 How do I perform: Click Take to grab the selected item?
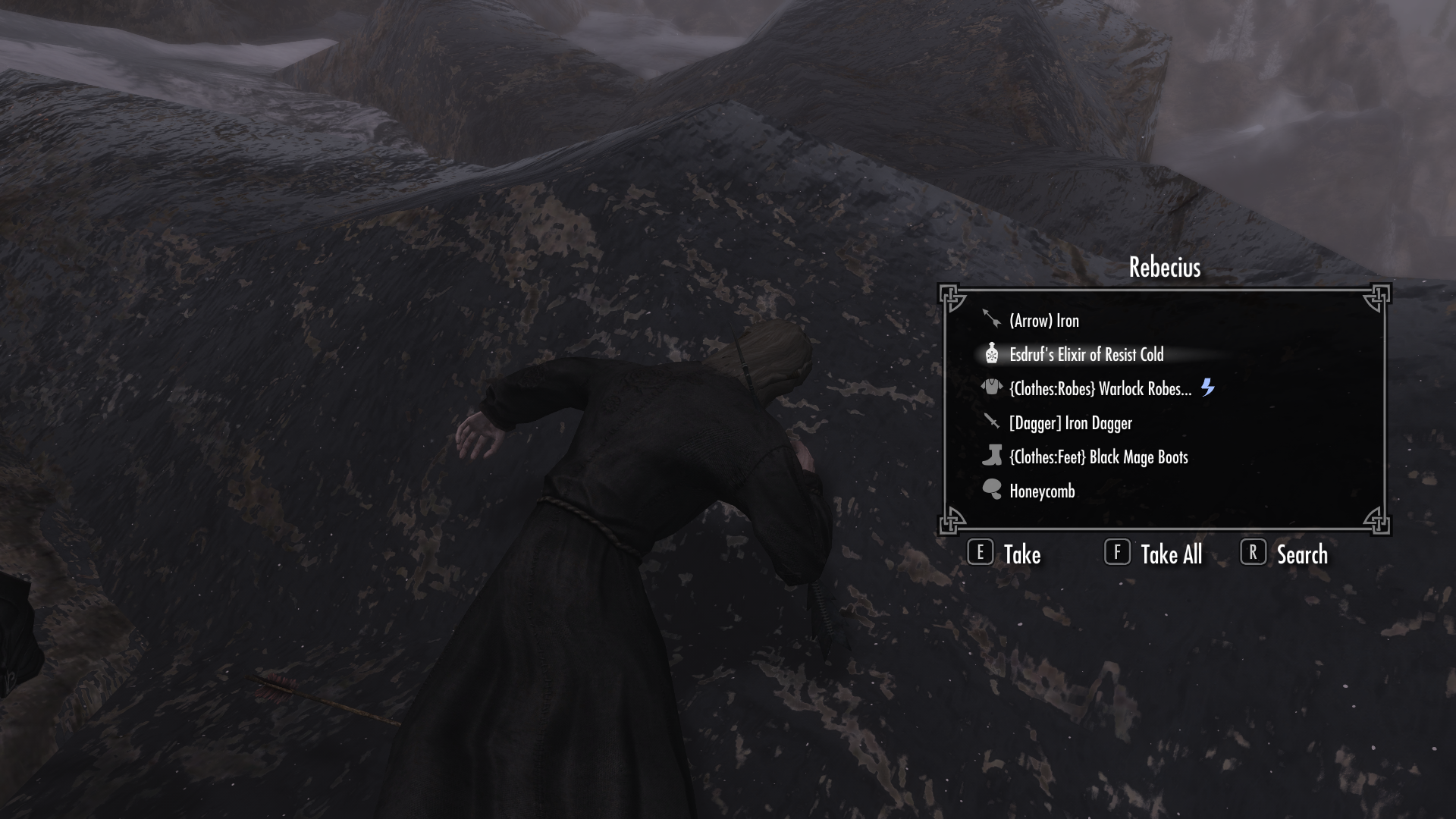click(x=1021, y=555)
